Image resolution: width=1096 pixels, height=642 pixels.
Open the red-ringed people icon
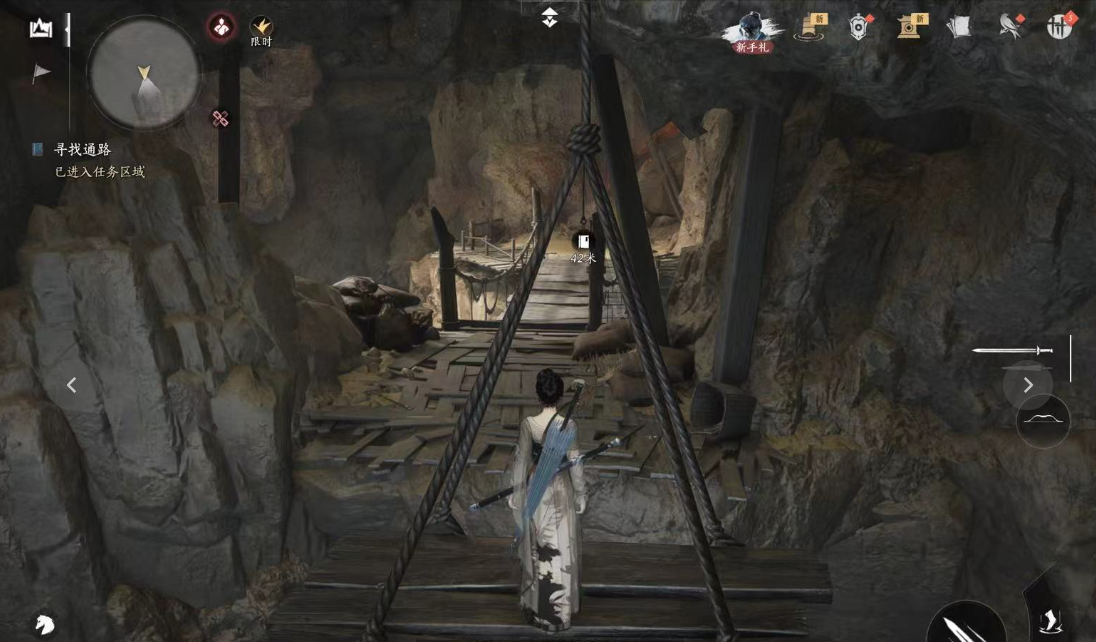click(x=221, y=27)
